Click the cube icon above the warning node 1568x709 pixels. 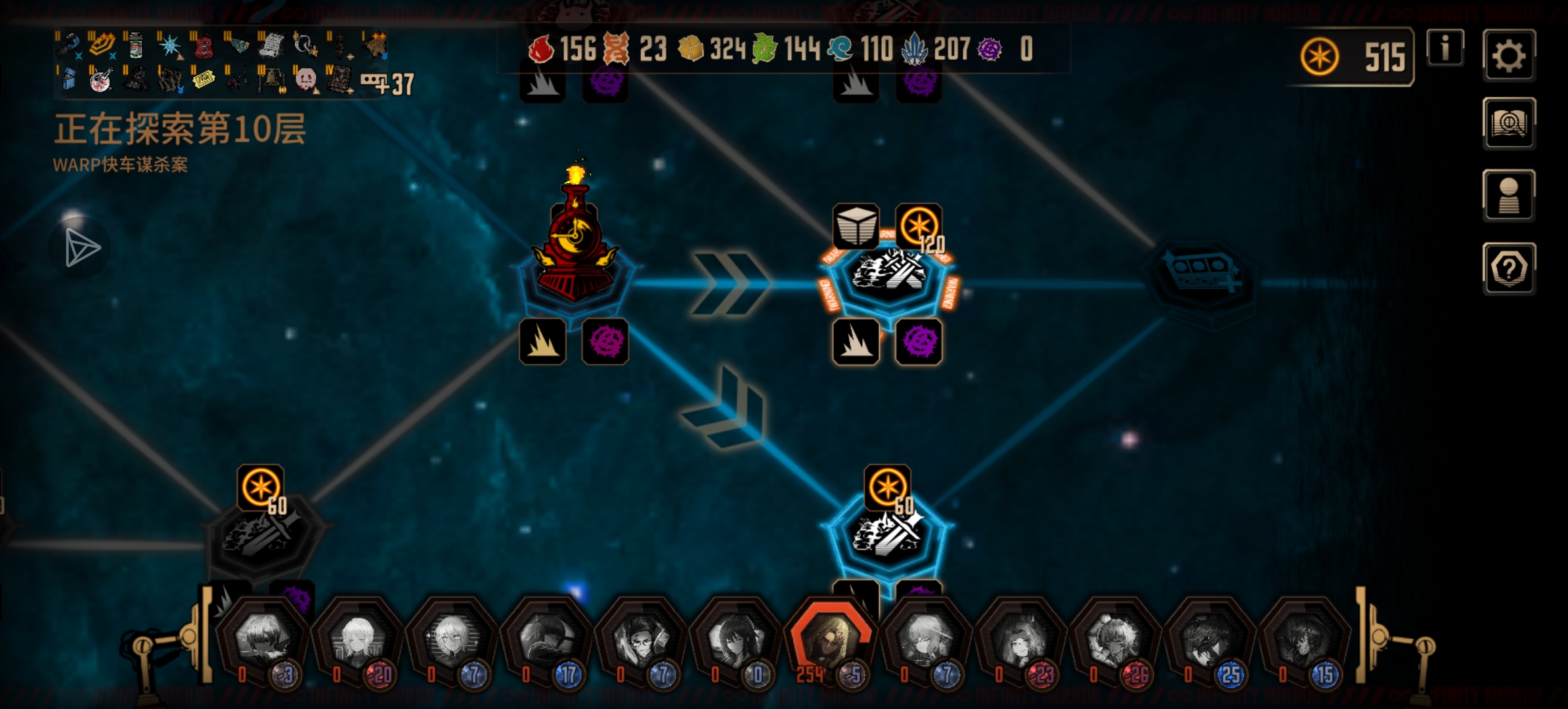[x=856, y=226]
